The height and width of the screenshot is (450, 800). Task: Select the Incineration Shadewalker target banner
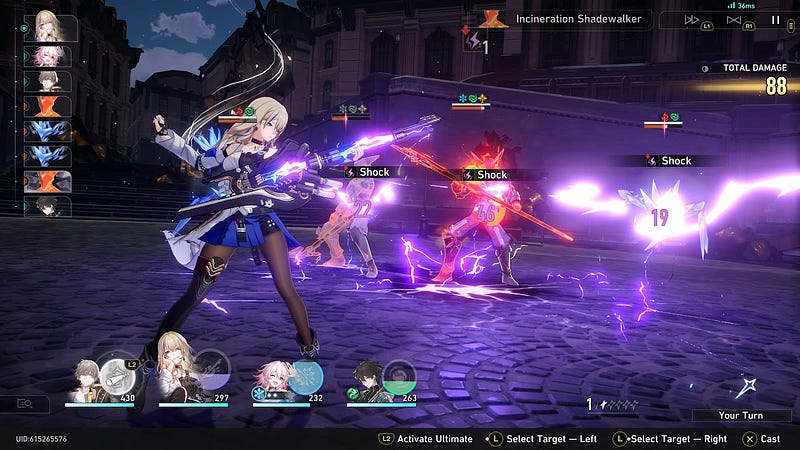580,19
